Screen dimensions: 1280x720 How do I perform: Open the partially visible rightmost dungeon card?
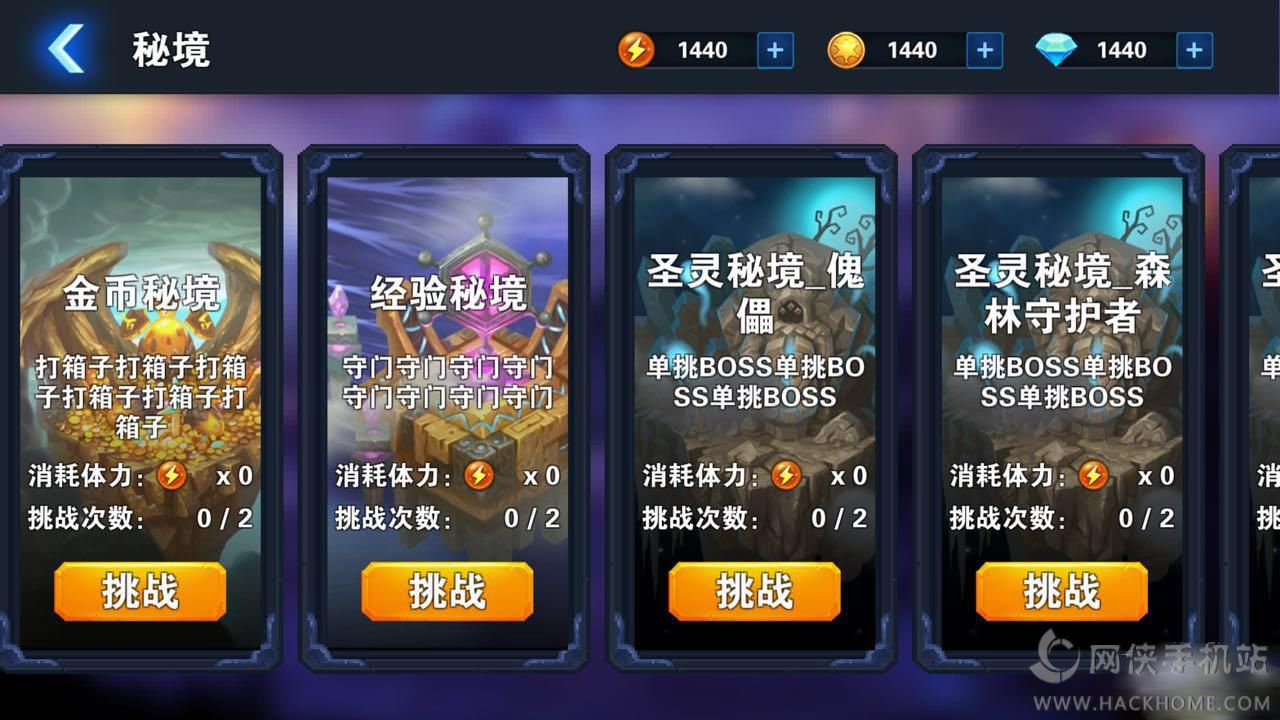[x=1255, y=400]
